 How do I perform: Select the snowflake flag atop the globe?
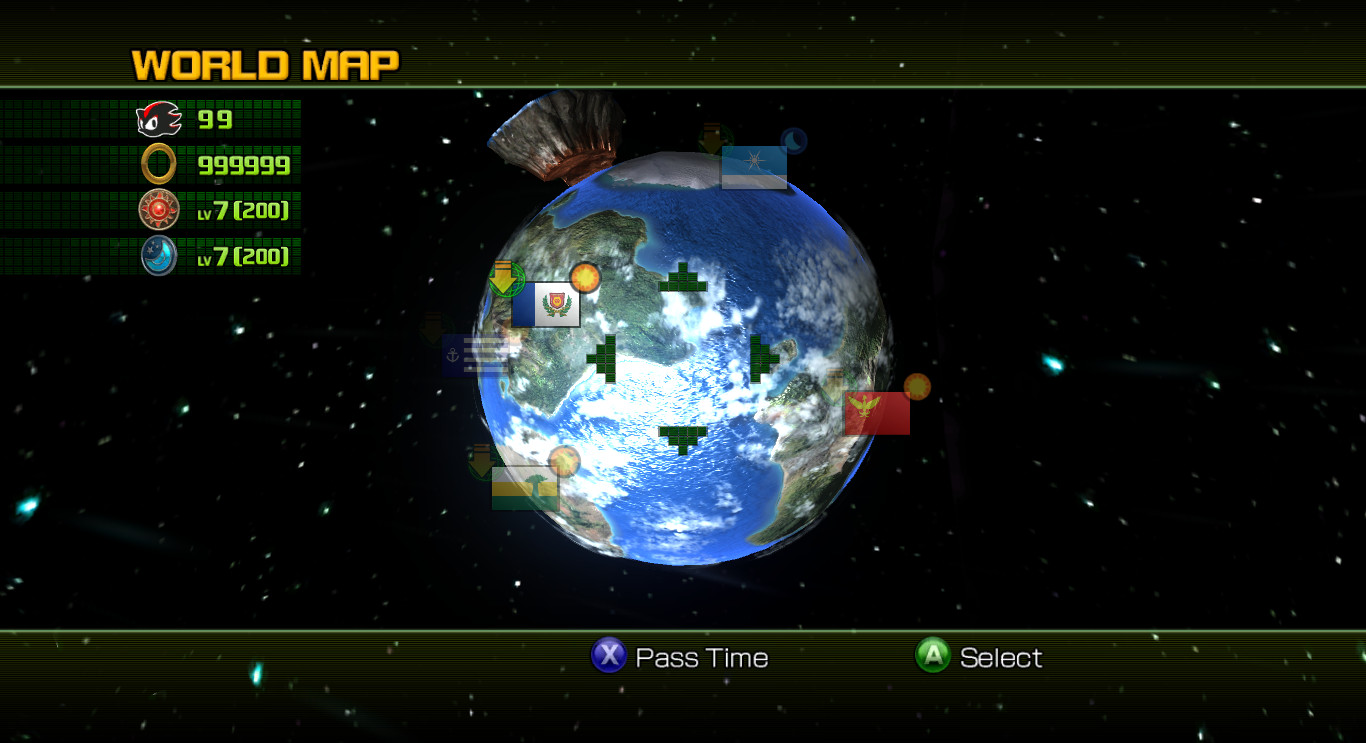tap(753, 165)
